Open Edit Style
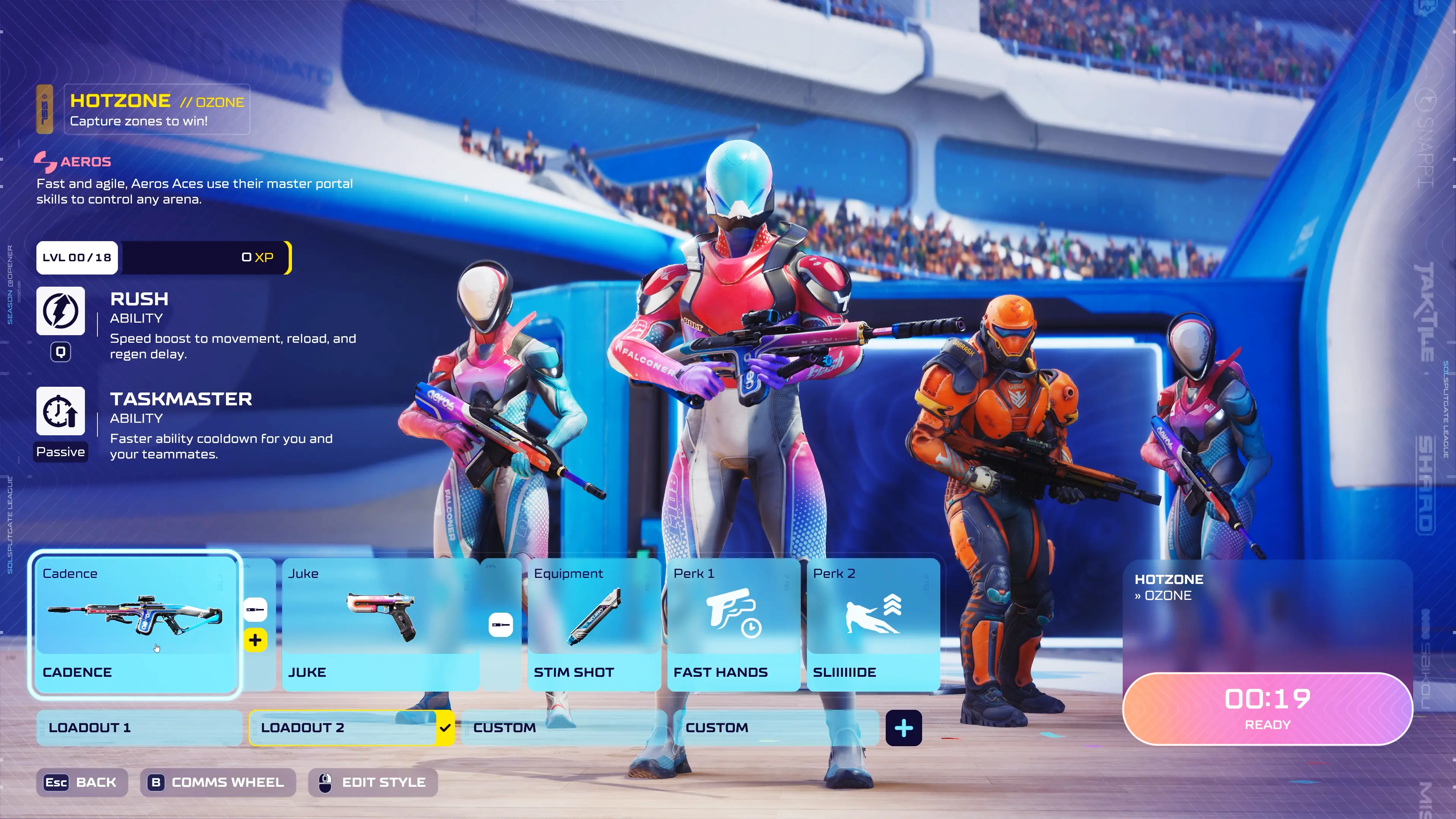Image resolution: width=1456 pixels, height=819 pixels. pyautogui.click(x=373, y=782)
